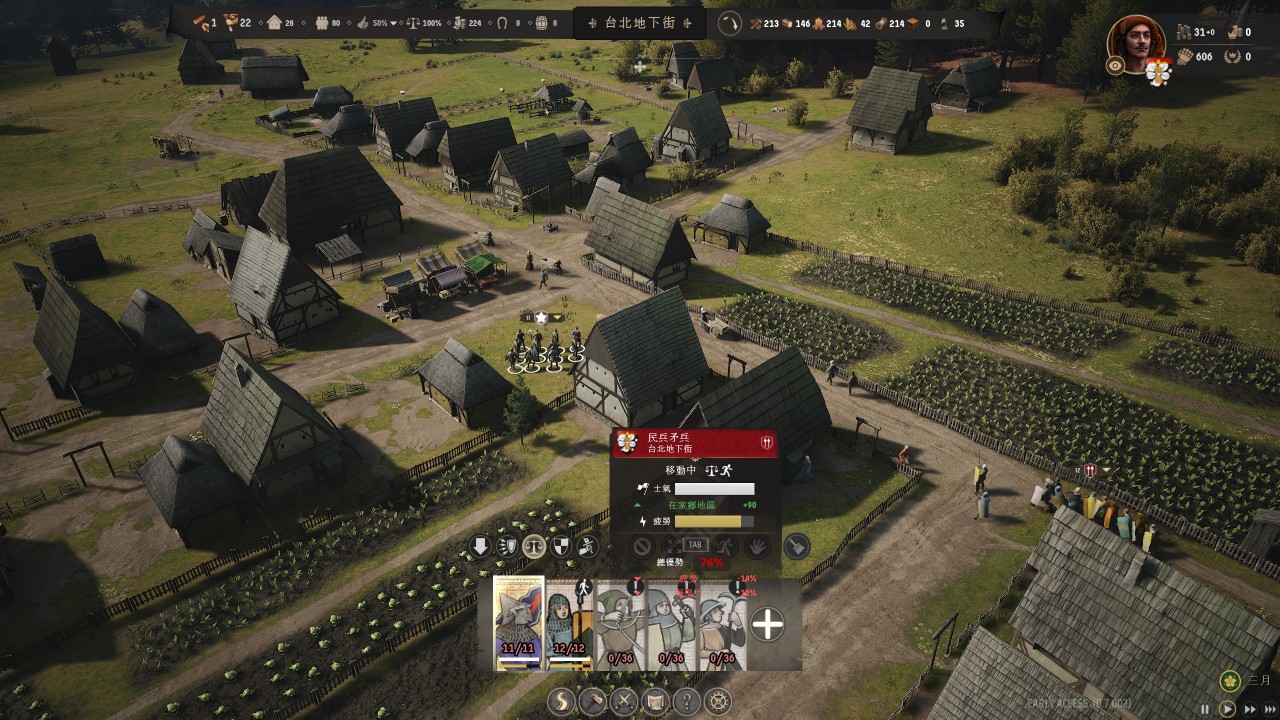This screenshot has width=1280, height=720.
Task: Pause the game speed
Action: click(1205, 709)
